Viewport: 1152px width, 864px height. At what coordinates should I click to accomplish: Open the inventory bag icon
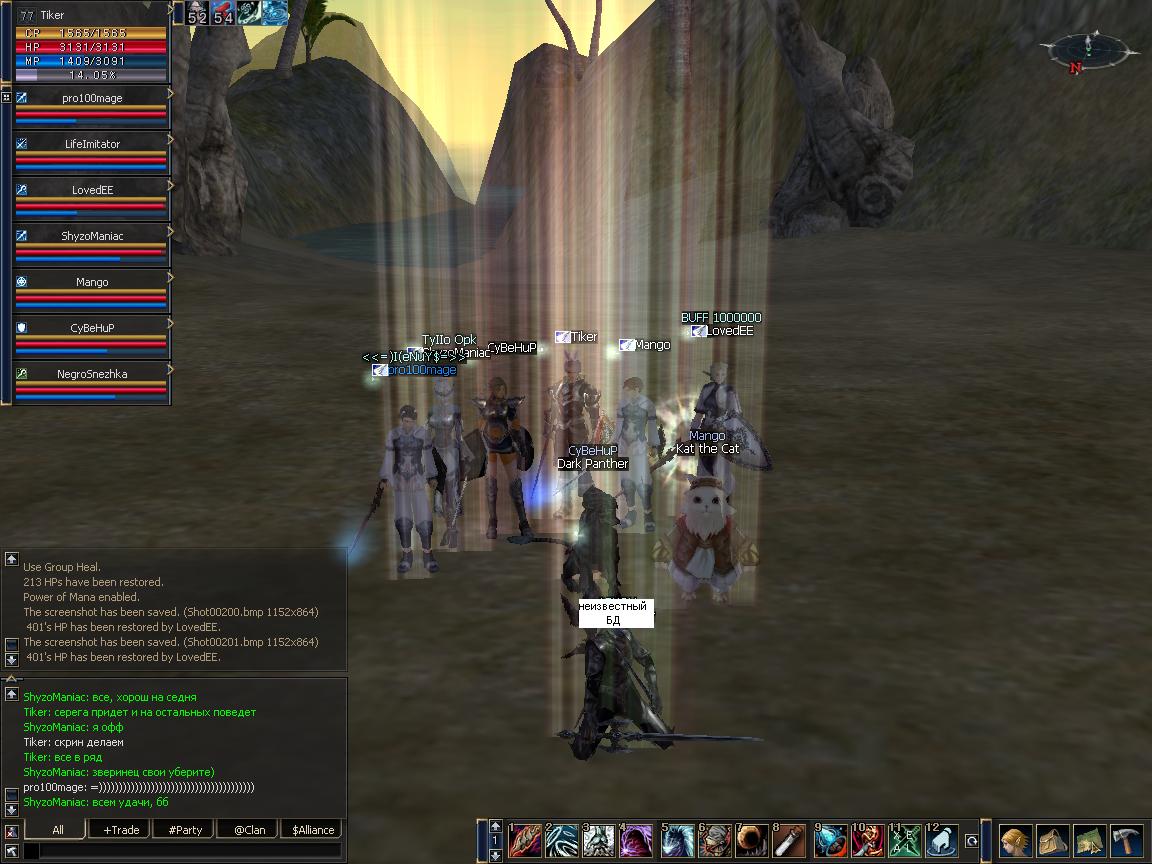[1053, 840]
